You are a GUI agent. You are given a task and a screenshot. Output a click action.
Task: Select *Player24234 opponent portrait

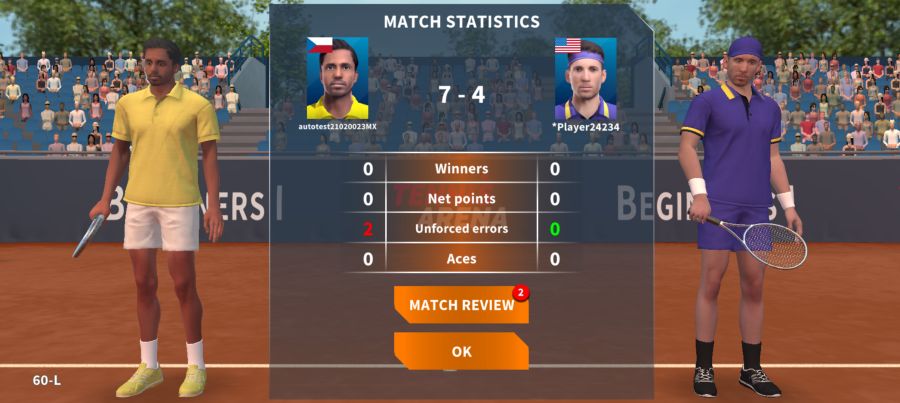(585, 78)
